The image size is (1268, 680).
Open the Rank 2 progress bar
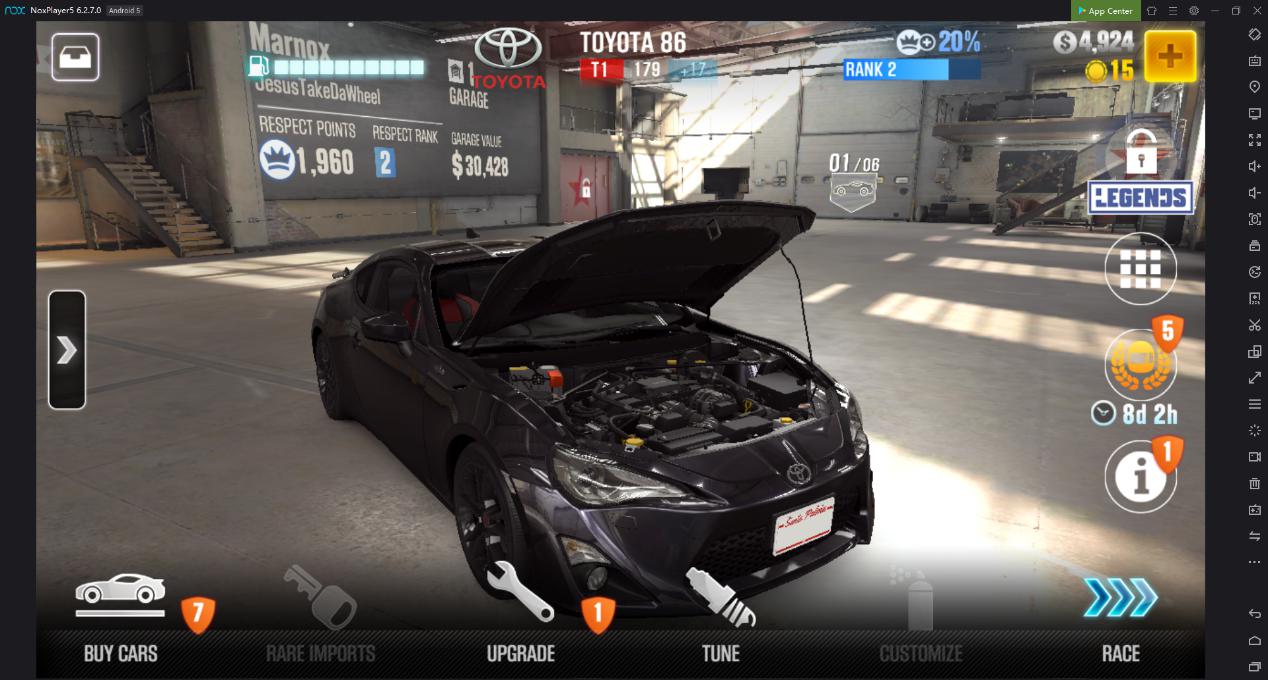click(x=911, y=70)
